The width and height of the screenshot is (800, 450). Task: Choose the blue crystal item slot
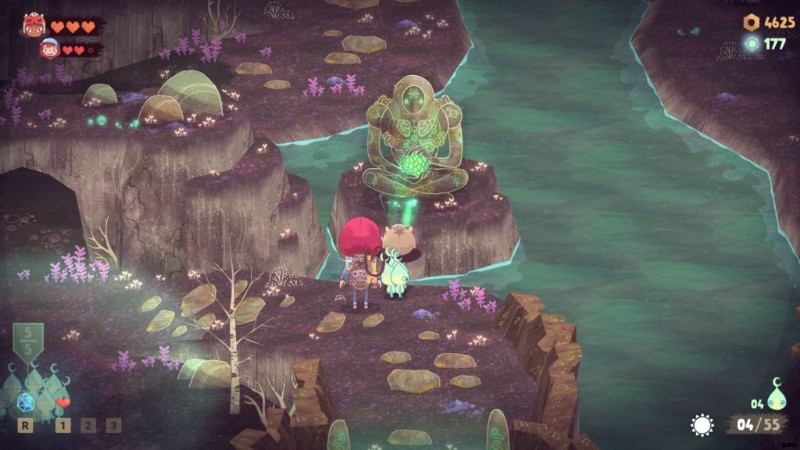(x=27, y=401)
